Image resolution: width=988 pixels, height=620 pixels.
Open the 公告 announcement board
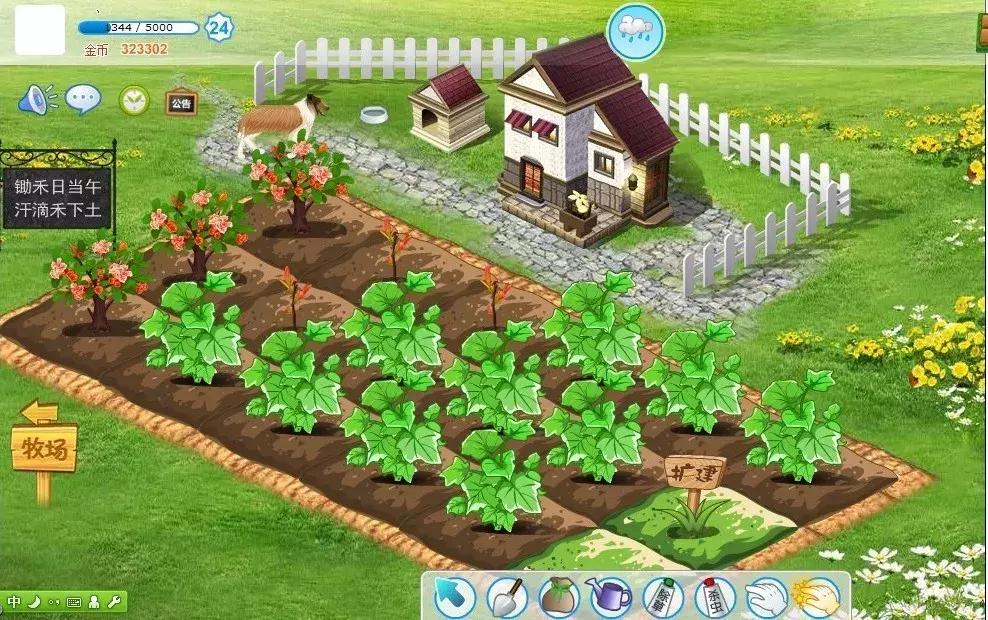pos(181,102)
